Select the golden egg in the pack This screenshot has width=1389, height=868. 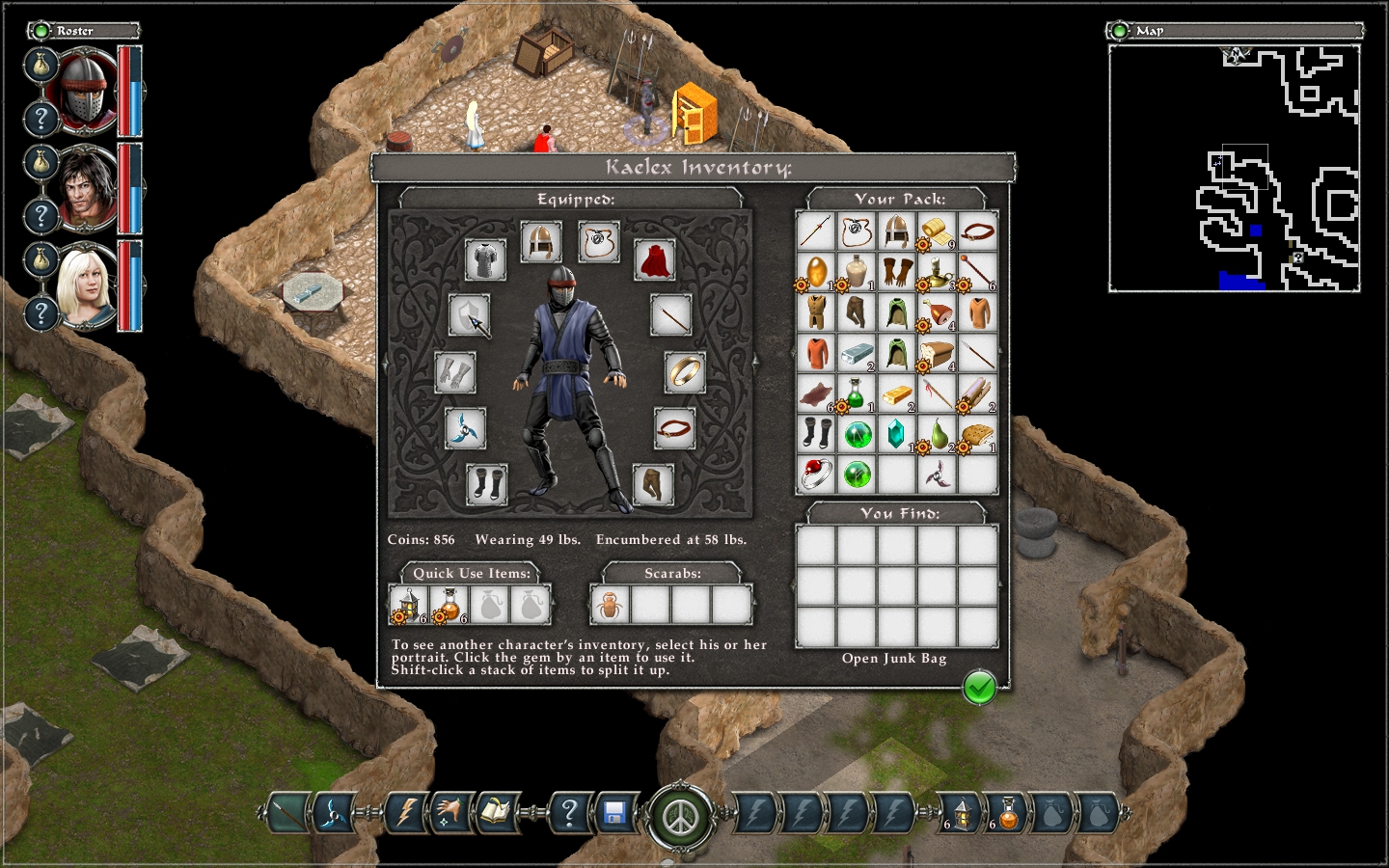click(x=816, y=272)
